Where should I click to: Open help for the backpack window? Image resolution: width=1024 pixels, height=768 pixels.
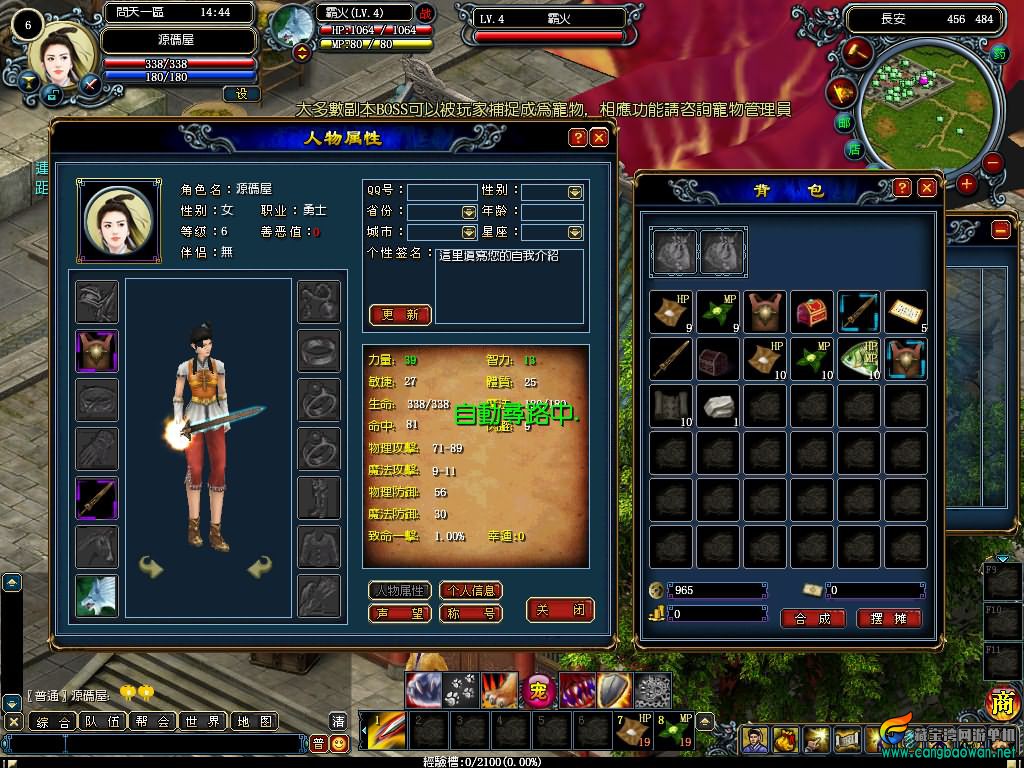[x=902, y=188]
